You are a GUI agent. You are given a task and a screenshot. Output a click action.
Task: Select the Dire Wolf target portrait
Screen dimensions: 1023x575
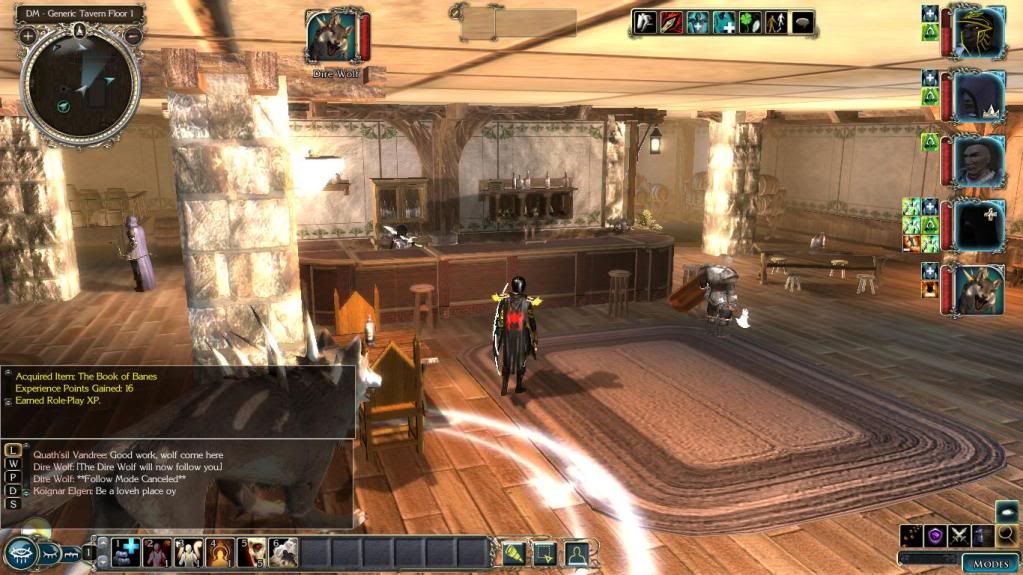[x=334, y=38]
